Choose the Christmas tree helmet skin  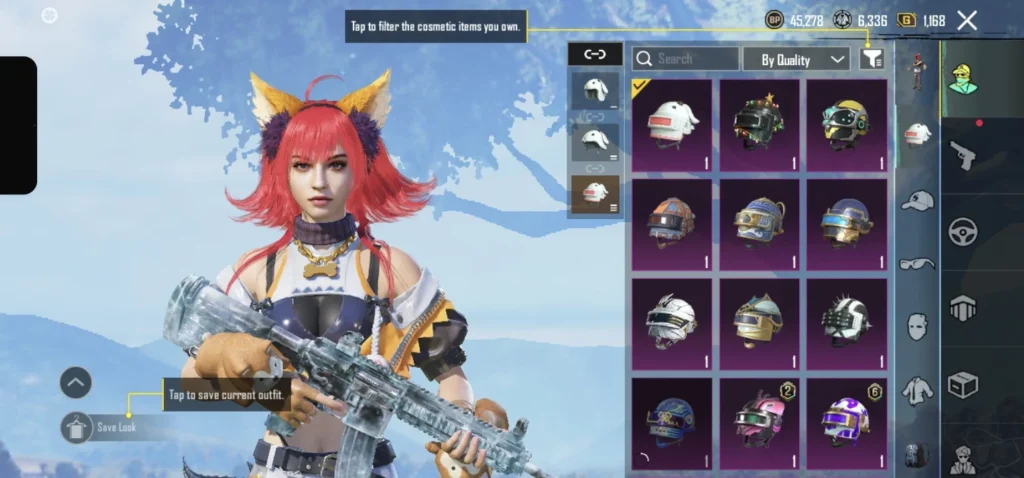(759, 125)
